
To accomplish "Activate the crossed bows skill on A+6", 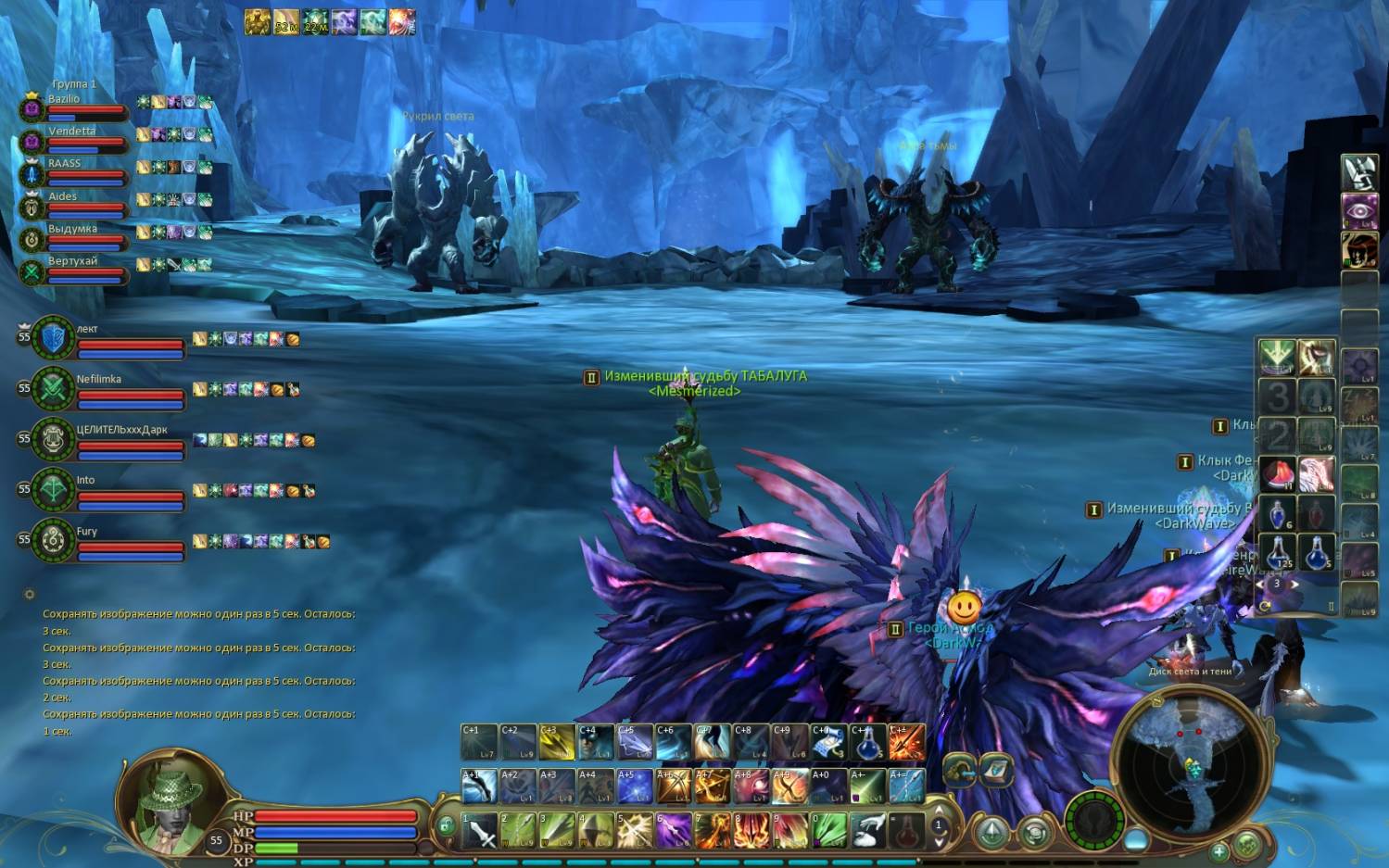I will (x=674, y=787).
